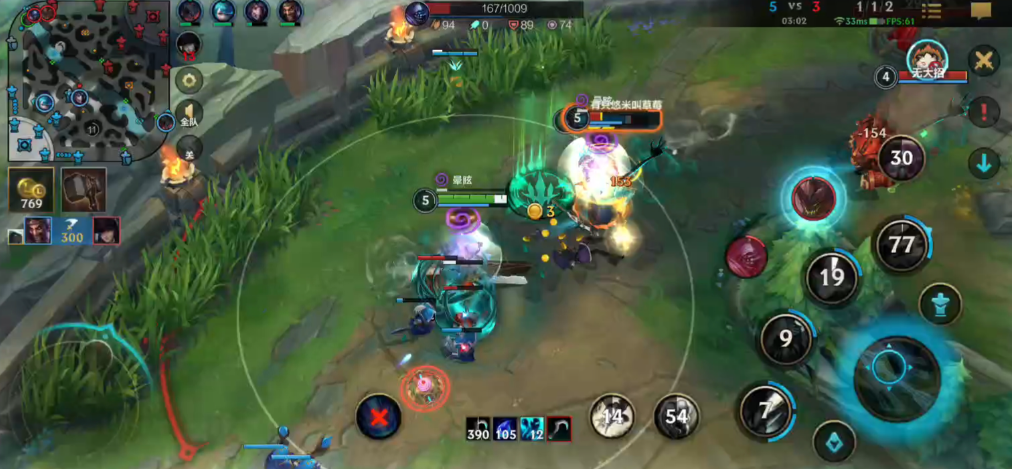Cancel the skill with the red X button
Viewport: 1012px width, 469px height.
coord(379,415)
